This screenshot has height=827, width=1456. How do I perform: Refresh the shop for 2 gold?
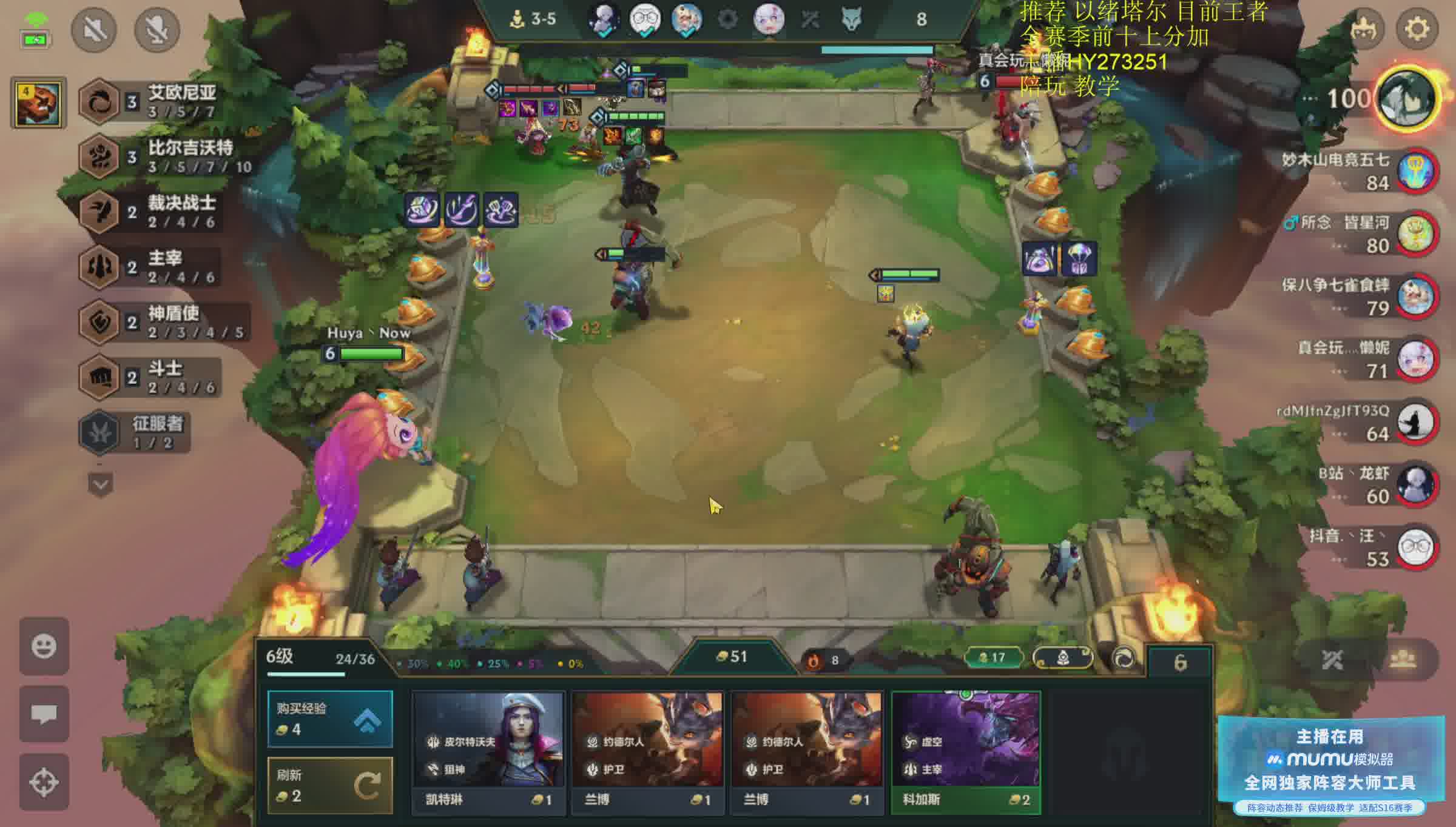tap(330, 785)
